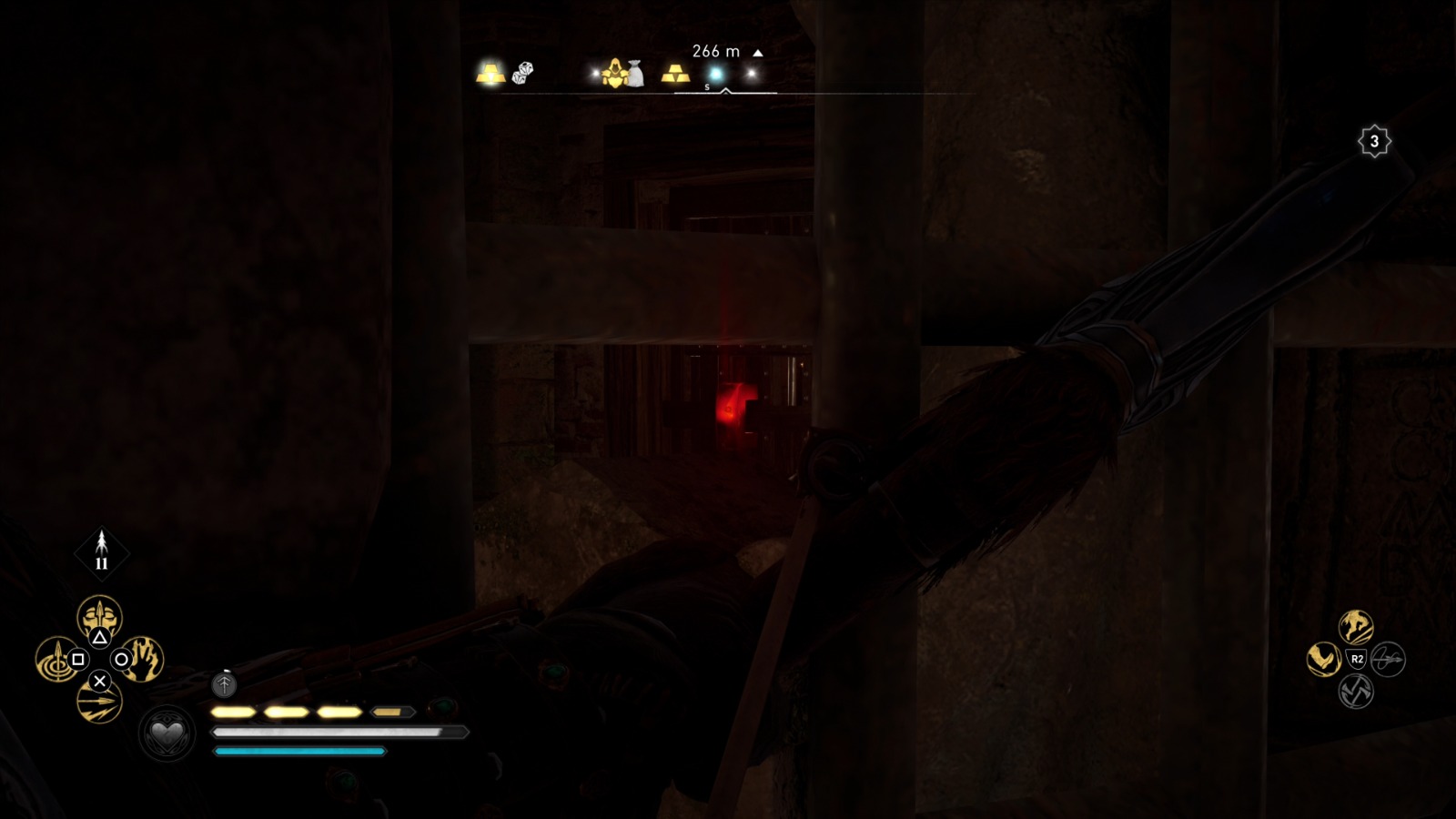Select the golden kick ability above R2
Image resolution: width=1456 pixels, height=819 pixels.
tap(1355, 626)
